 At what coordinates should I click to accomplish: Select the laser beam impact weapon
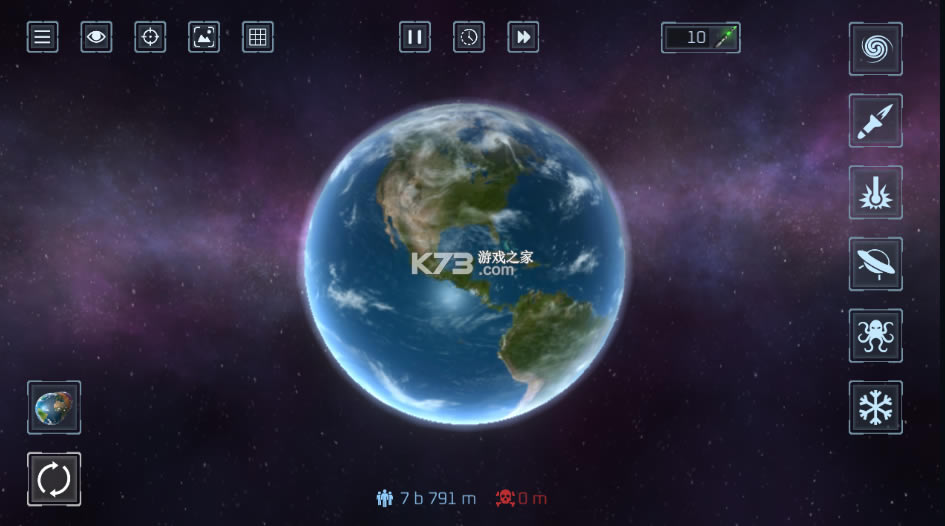tap(875, 192)
